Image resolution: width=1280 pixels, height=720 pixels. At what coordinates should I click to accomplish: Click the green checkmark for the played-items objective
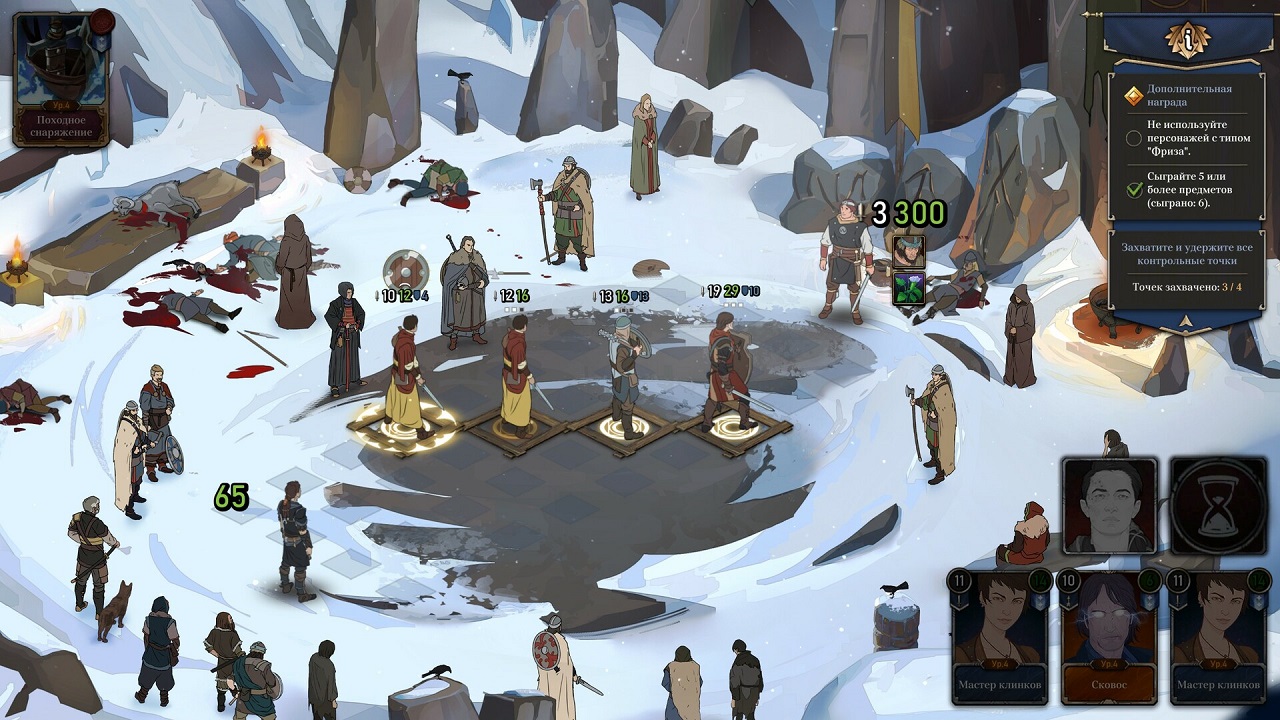coord(1133,189)
